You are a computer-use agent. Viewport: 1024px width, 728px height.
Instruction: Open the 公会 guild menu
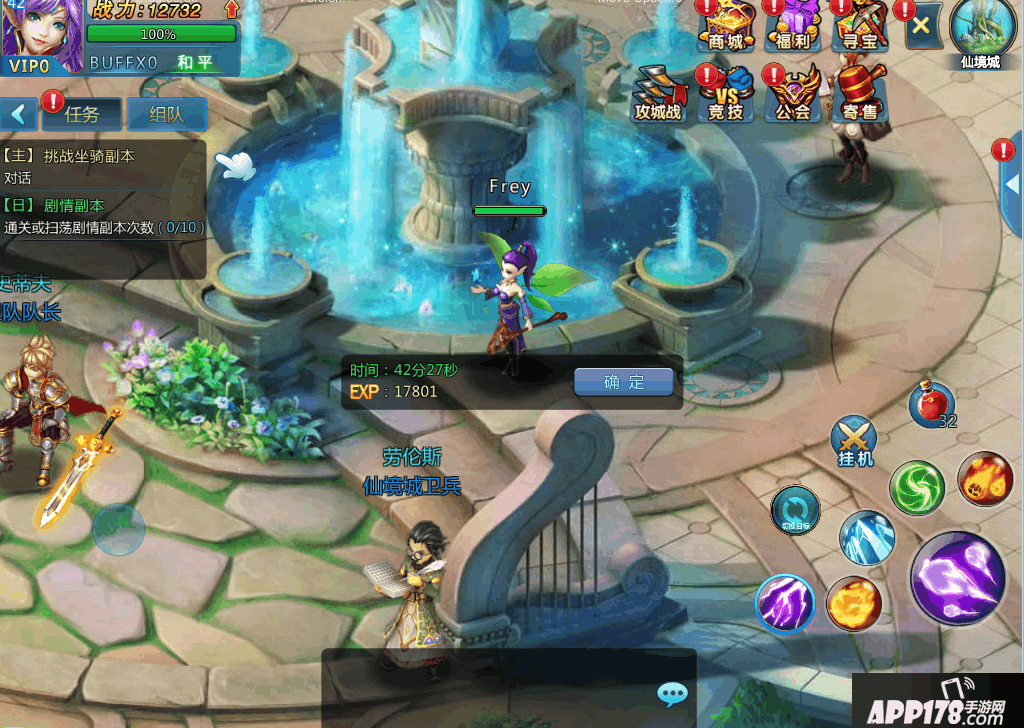[x=792, y=94]
